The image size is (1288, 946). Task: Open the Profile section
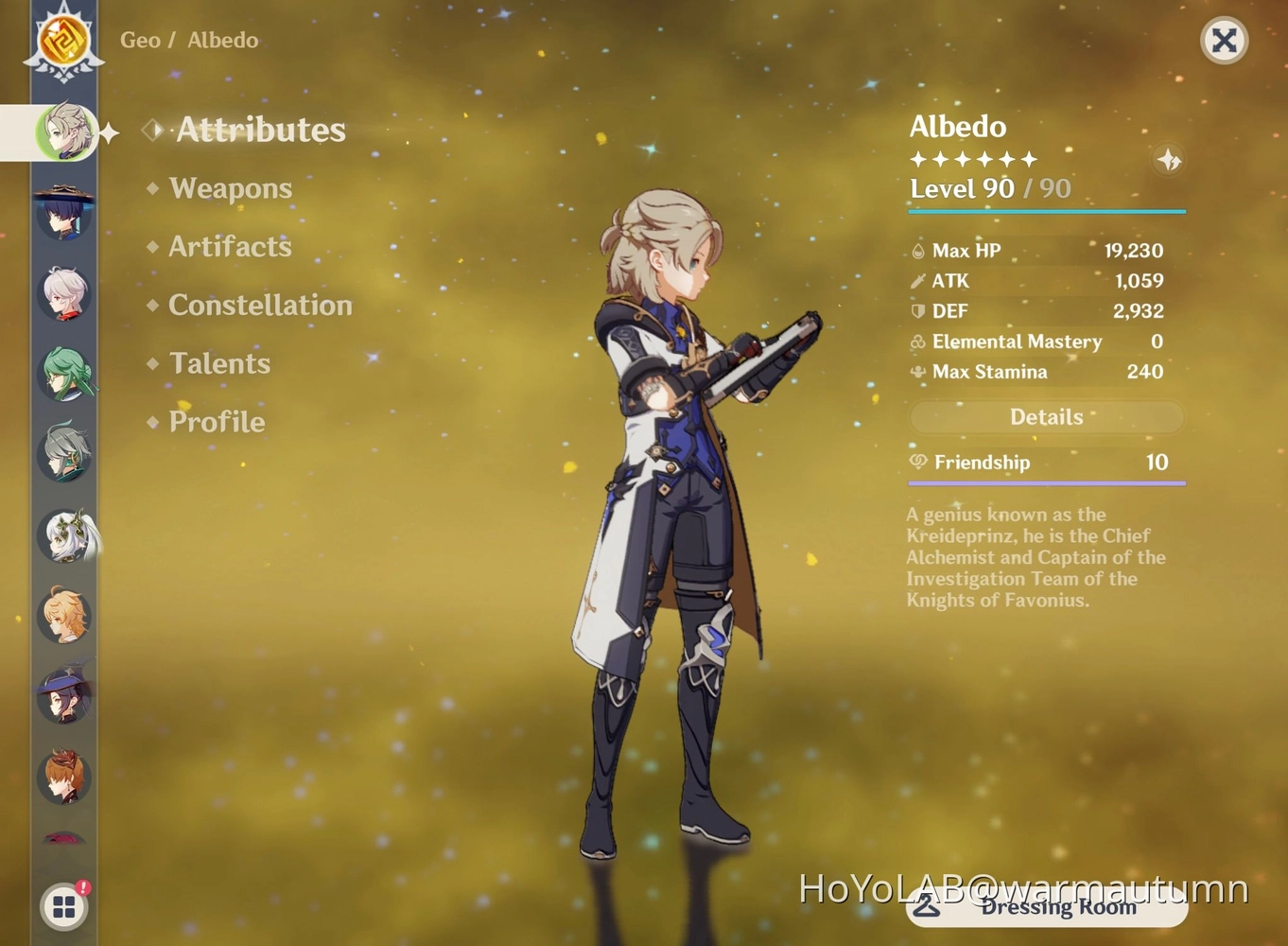217,422
